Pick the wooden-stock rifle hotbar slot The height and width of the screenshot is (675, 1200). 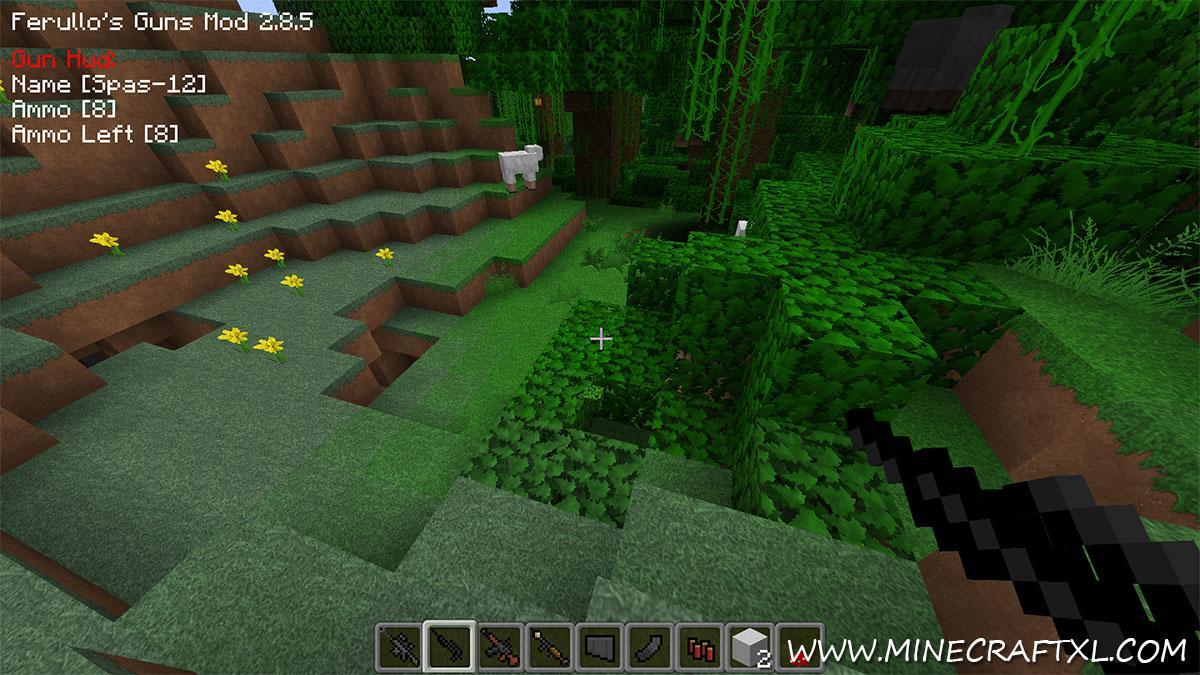click(498, 648)
